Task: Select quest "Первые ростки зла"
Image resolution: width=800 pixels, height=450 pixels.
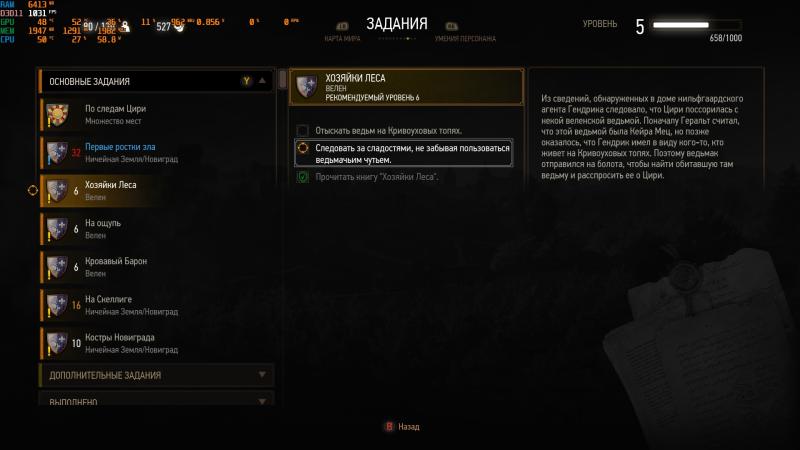Action: [x=155, y=151]
